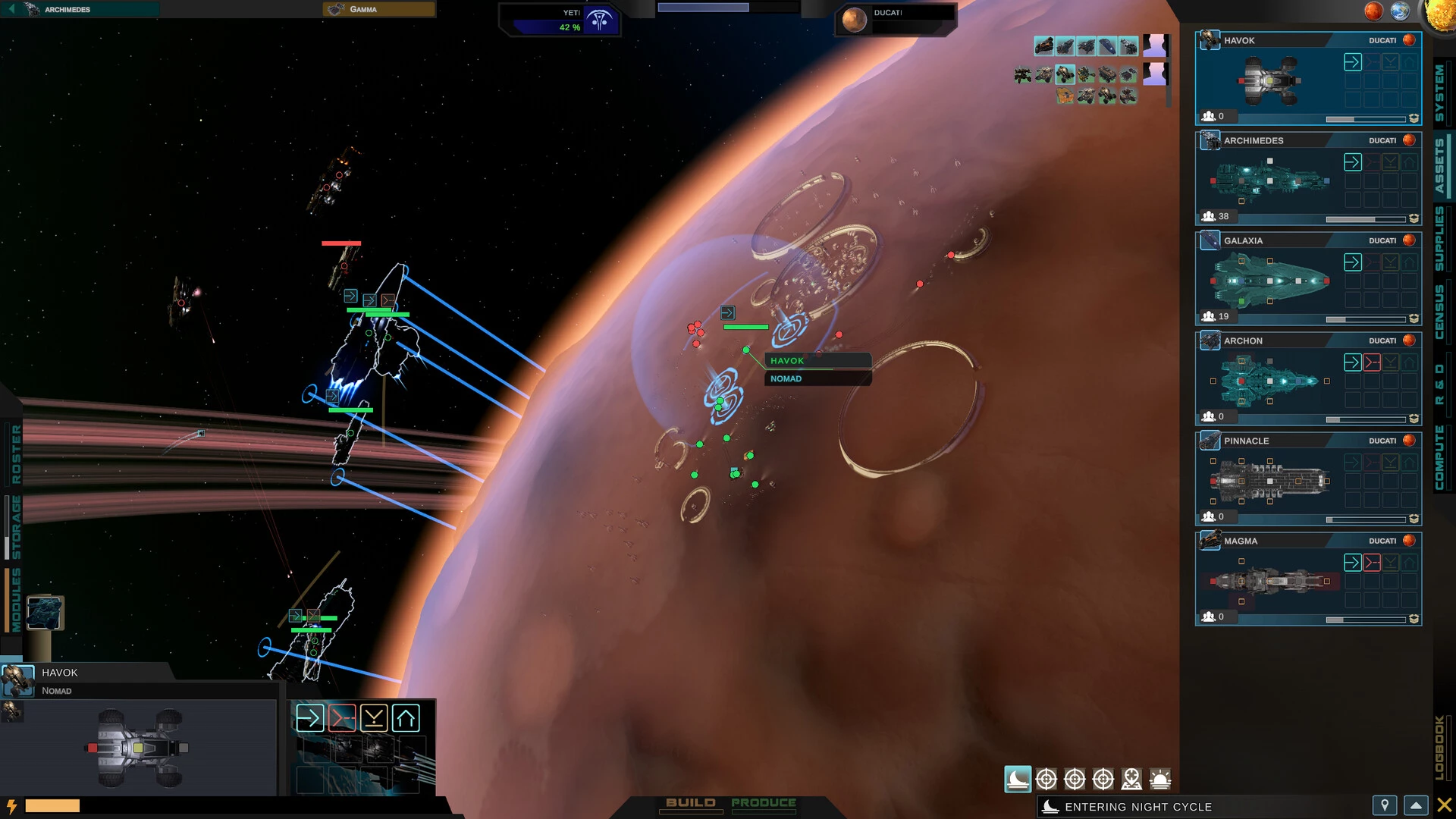Screen dimensions: 1456x819
Task: Click the Build button
Action: pos(690,803)
